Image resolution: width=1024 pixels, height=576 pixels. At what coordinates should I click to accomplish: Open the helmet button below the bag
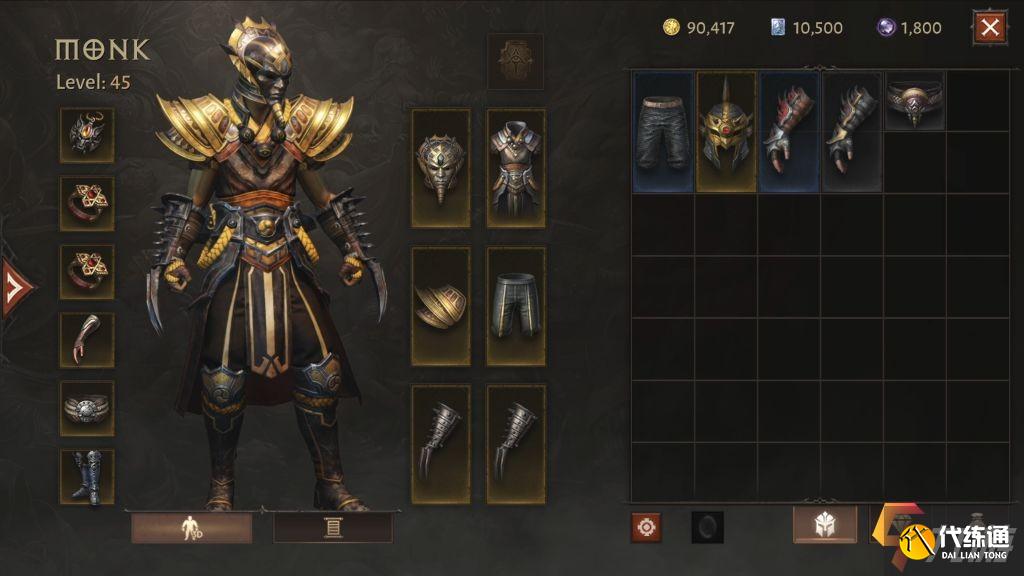(824, 525)
